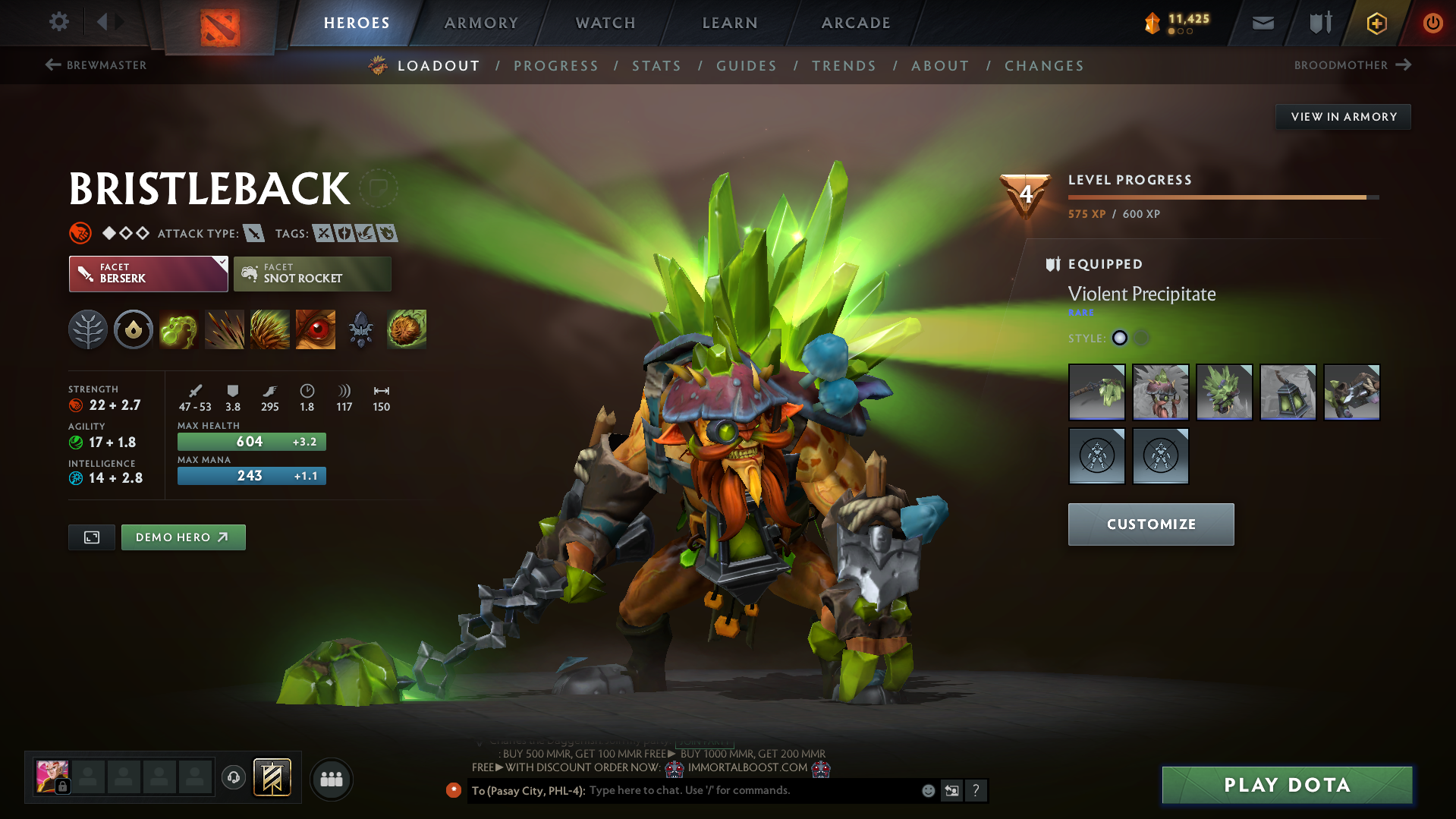The width and height of the screenshot is (1456, 819).
Task: Open the mail inbox icon
Action: pyautogui.click(x=1262, y=23)
